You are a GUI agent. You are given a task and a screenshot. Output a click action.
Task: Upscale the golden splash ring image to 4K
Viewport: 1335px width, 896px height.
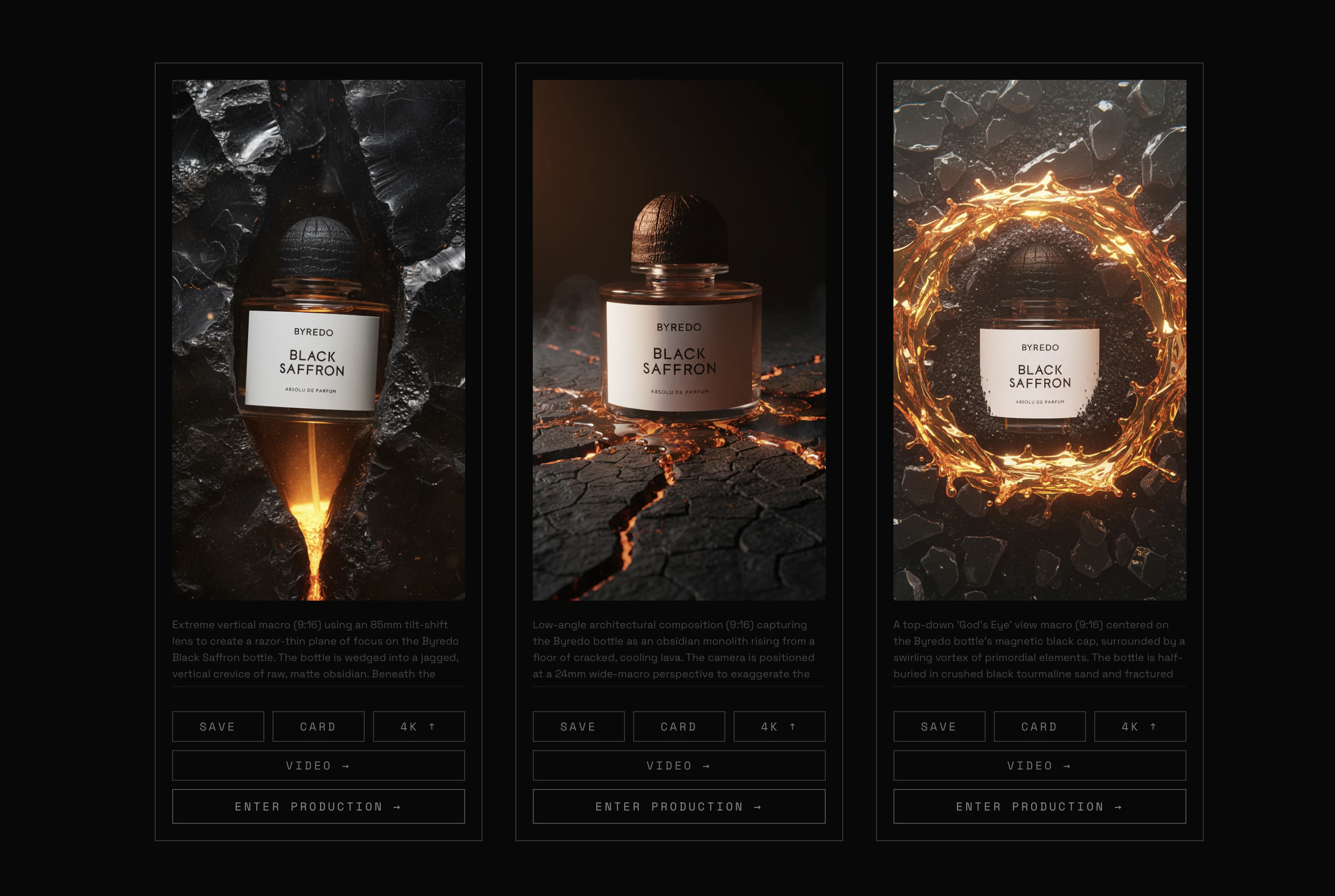pyautogui.click(x=1139, y=727)
